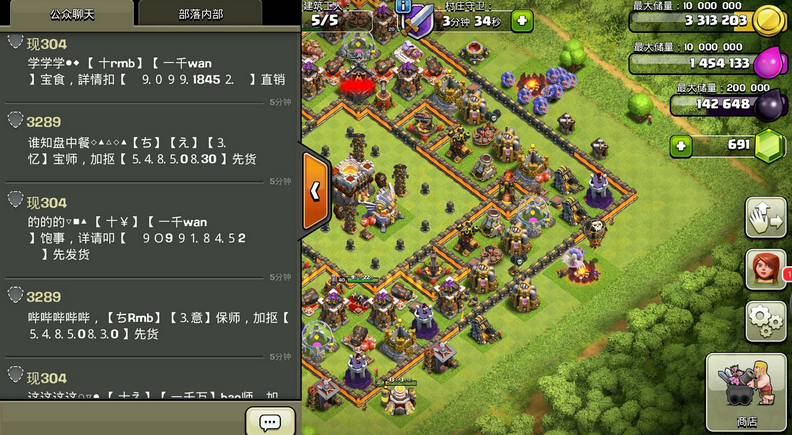Open the red-haired Valkyrie portrait button
This screenshot has width=792, height=435.
pyautogui.click(x=765, y=270)
